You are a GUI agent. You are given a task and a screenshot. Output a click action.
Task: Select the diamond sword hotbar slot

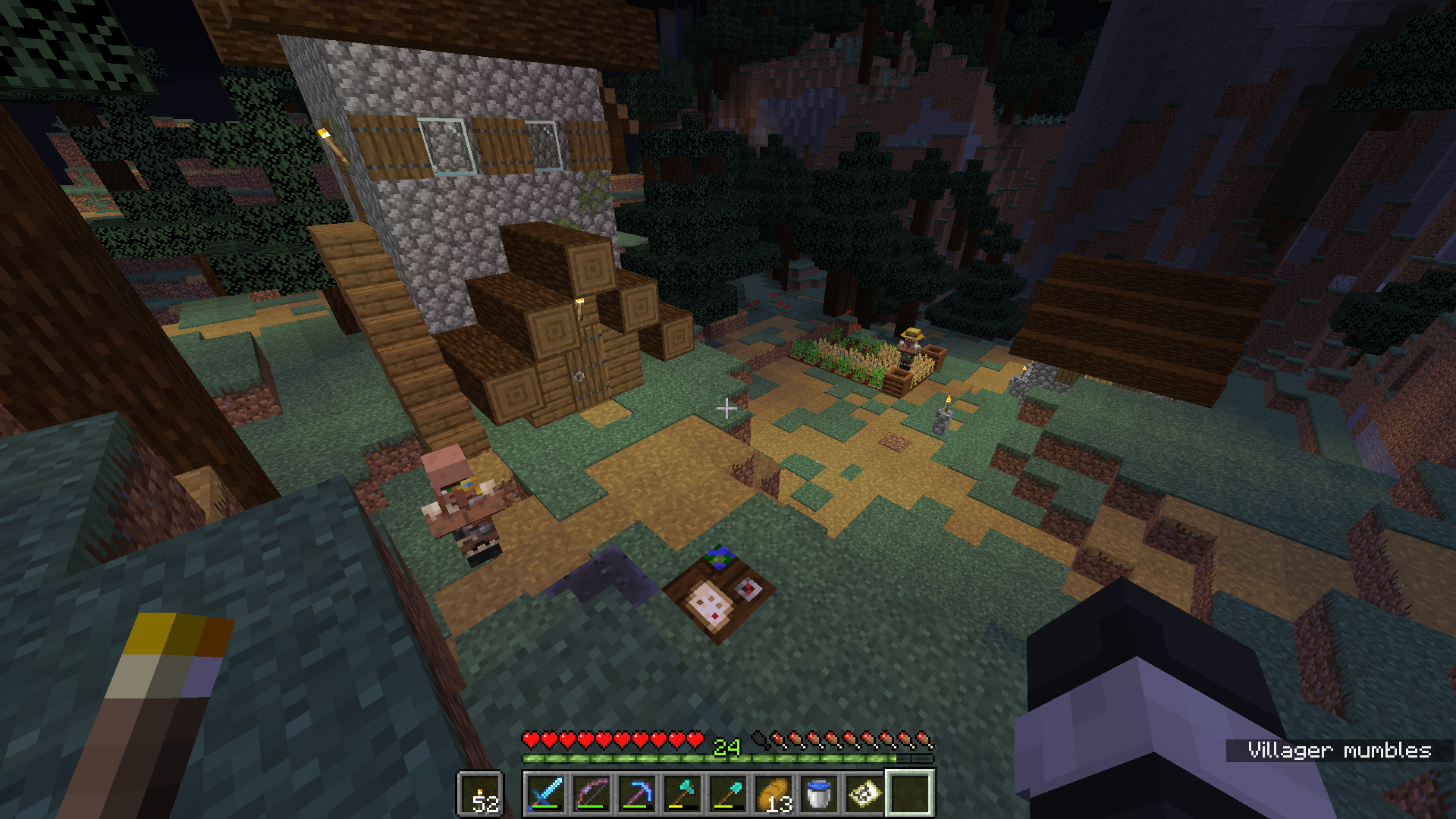pos(546,794)
